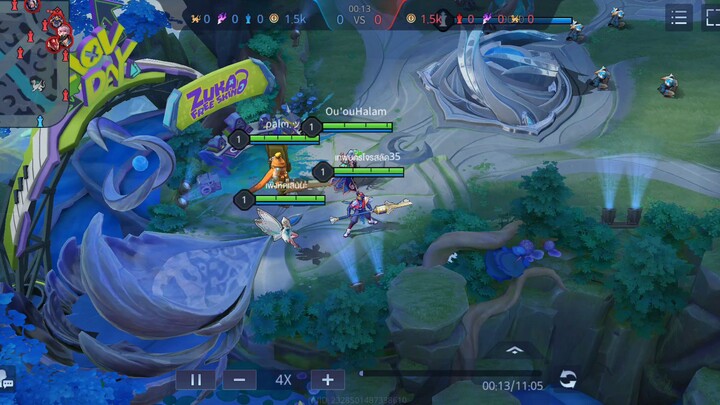Viewport: 720px width, 405px height.
Task: Pause the replay playback
Action: (196, 380)
